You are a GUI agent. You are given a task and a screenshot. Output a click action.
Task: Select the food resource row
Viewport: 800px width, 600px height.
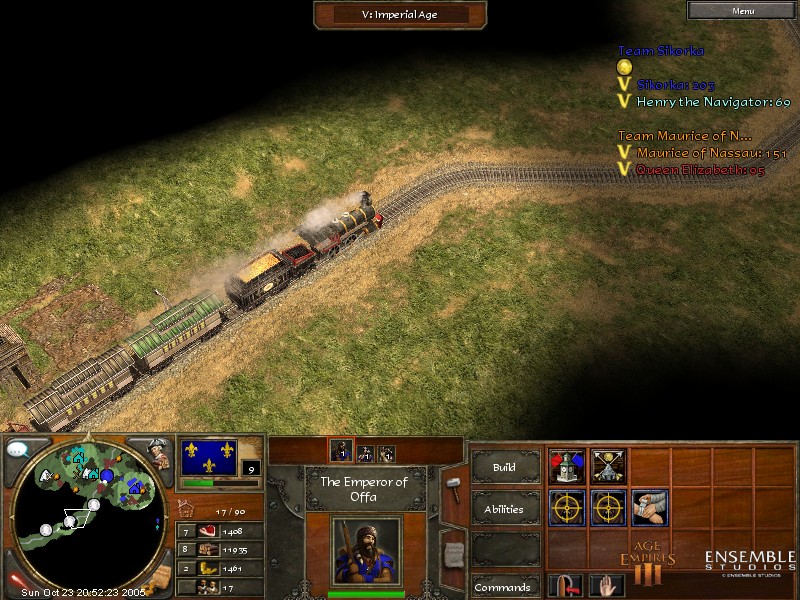point(220,531)
